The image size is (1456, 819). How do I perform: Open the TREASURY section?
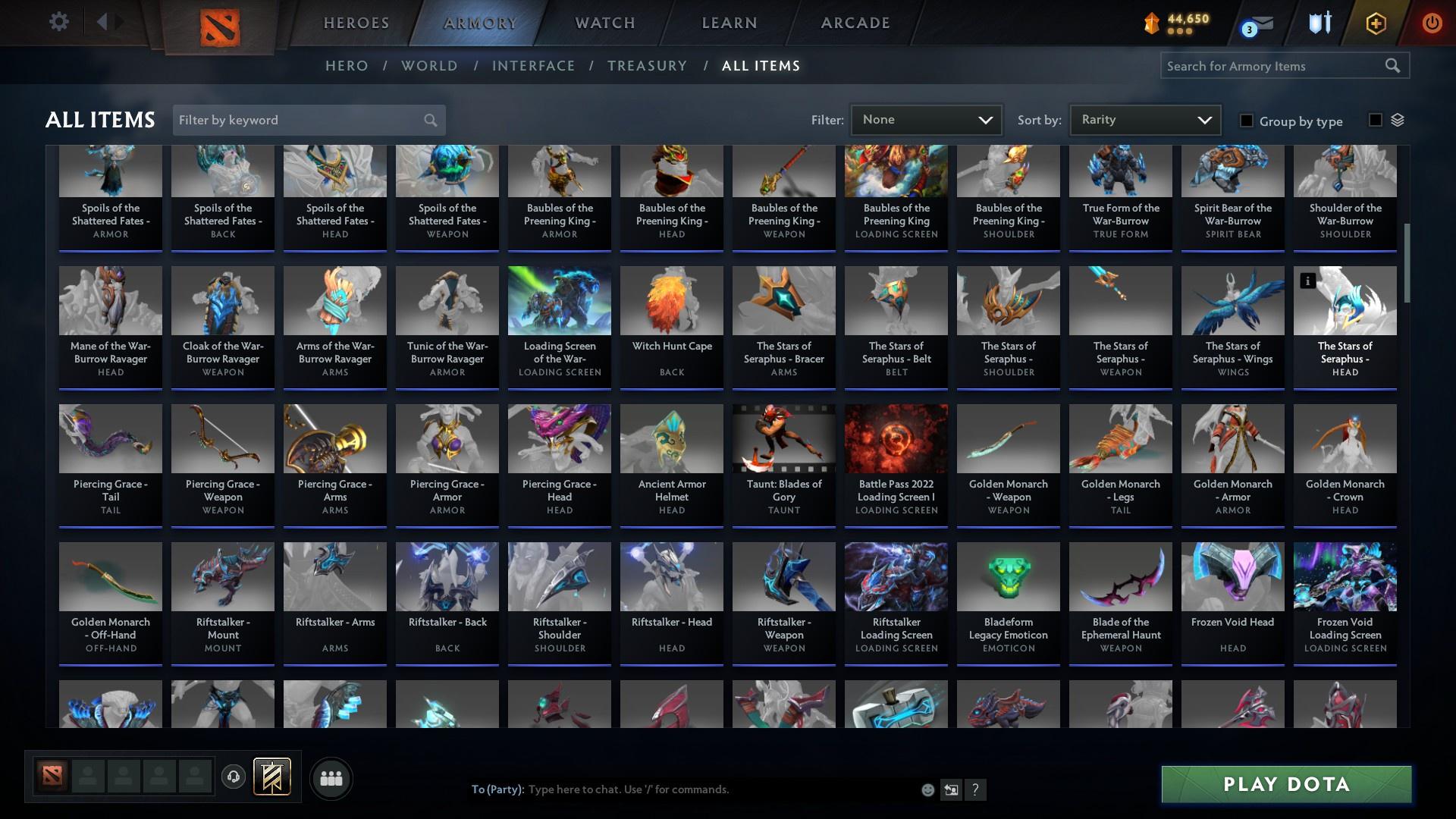click(x=647, y=66)
